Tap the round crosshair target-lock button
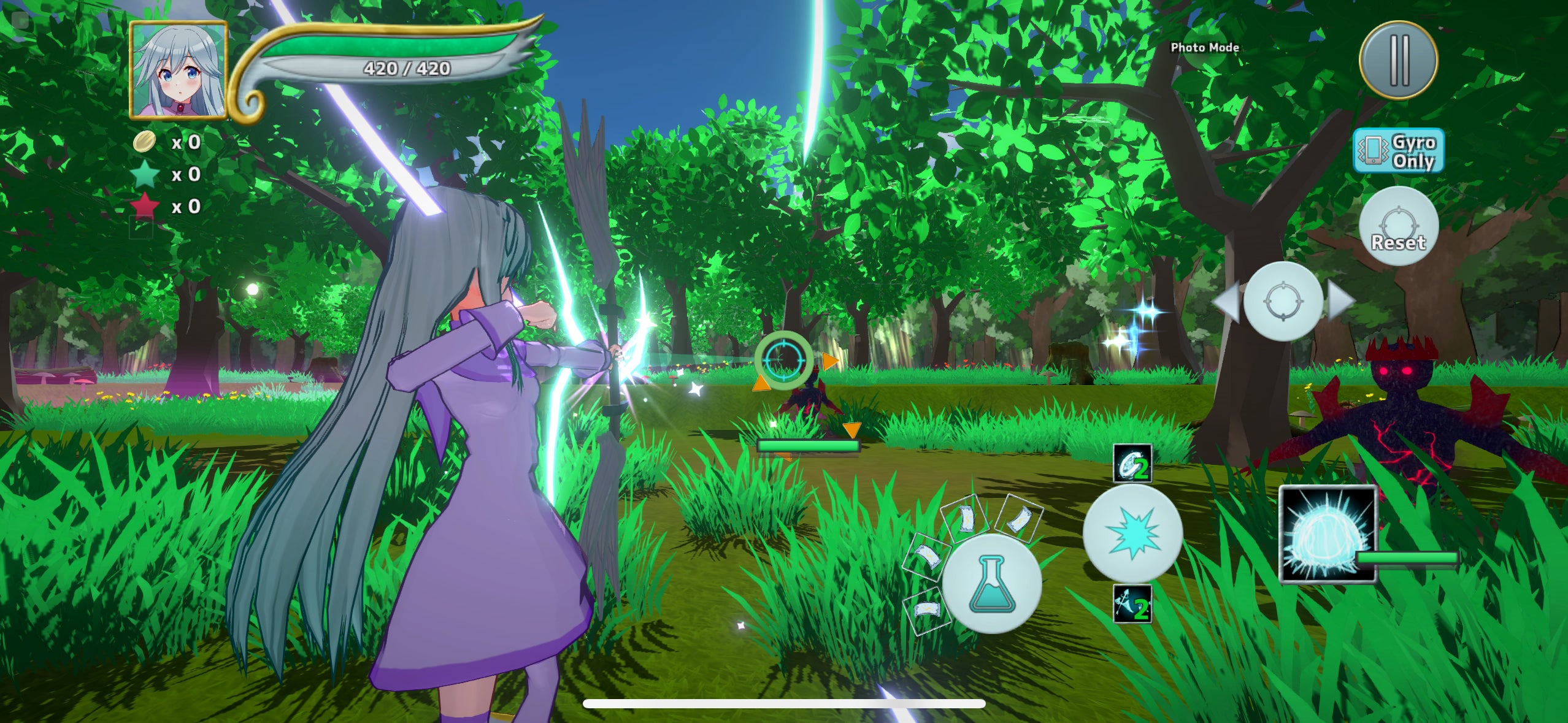 pyautogui.click(x=1282, y=301)
